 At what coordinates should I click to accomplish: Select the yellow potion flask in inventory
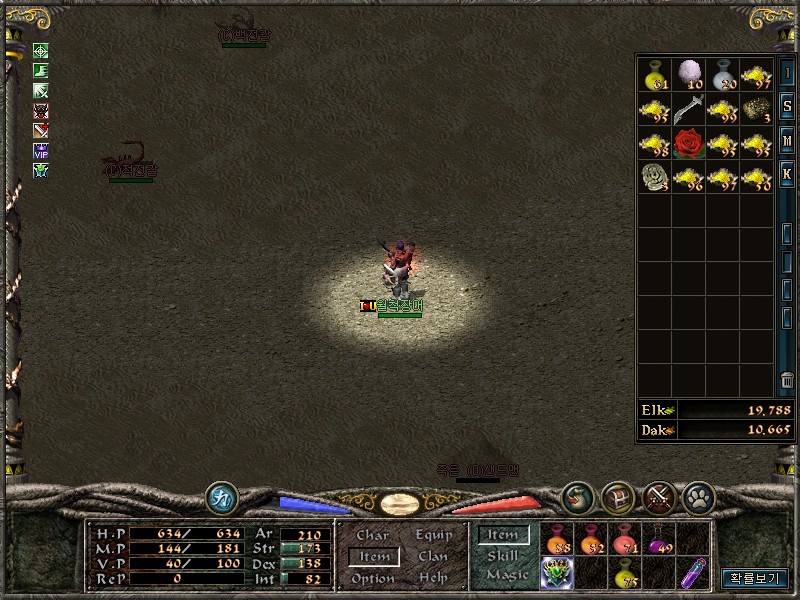click(654, 74)
